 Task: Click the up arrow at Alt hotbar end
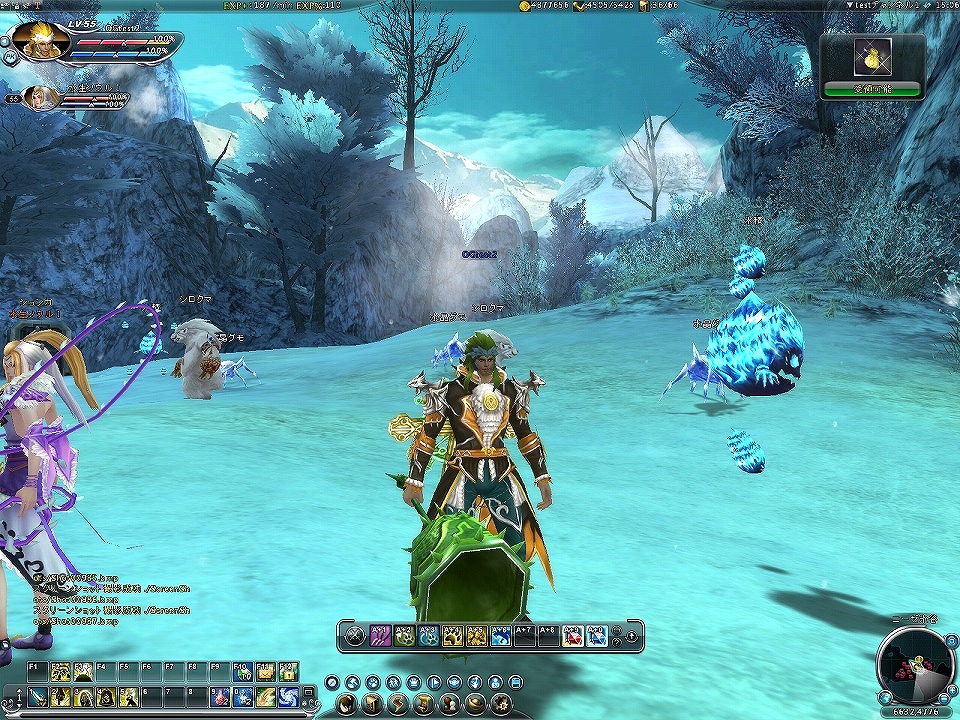tap(631, 635)
